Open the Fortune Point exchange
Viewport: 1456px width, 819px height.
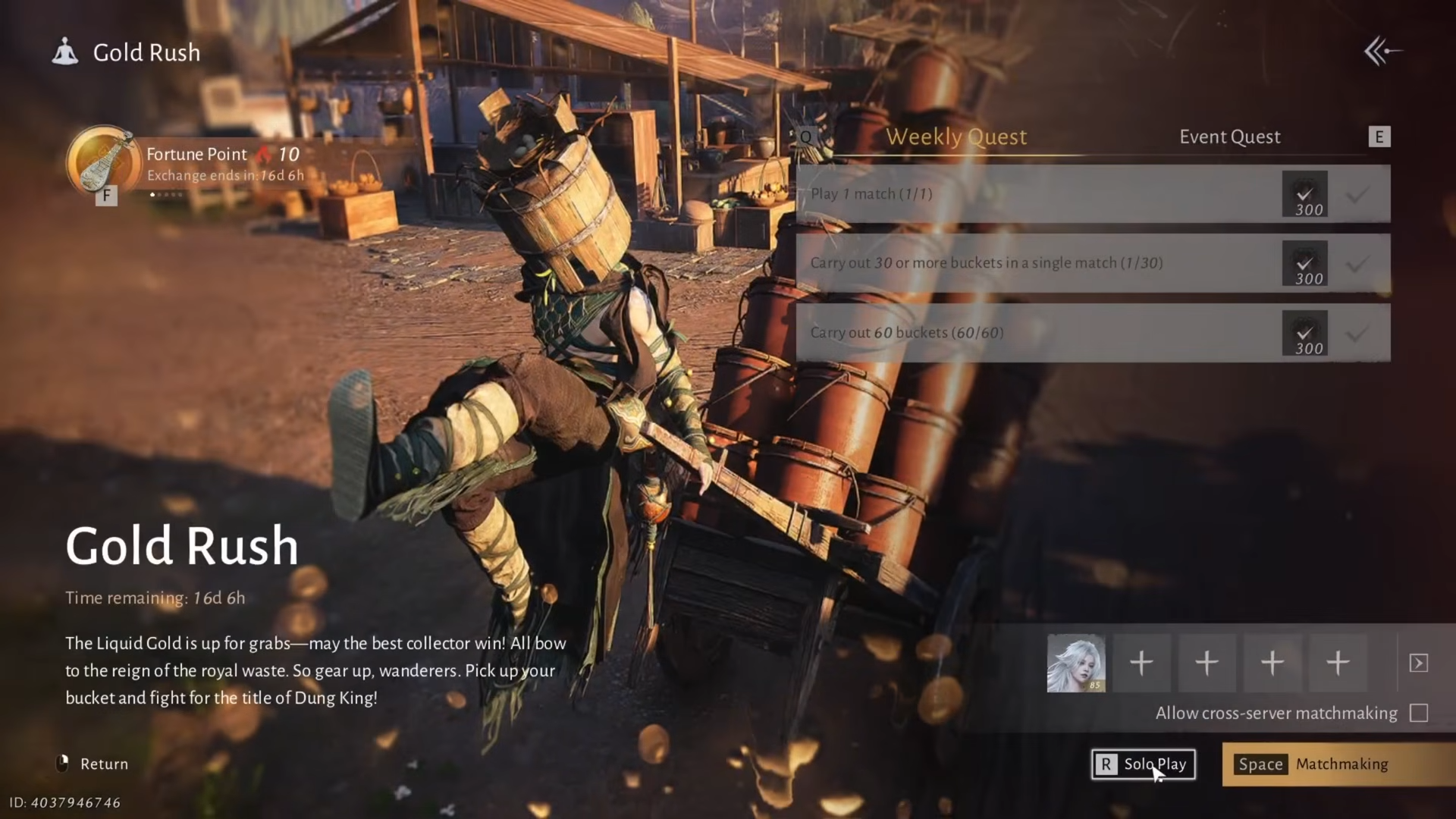pos(104,162)
